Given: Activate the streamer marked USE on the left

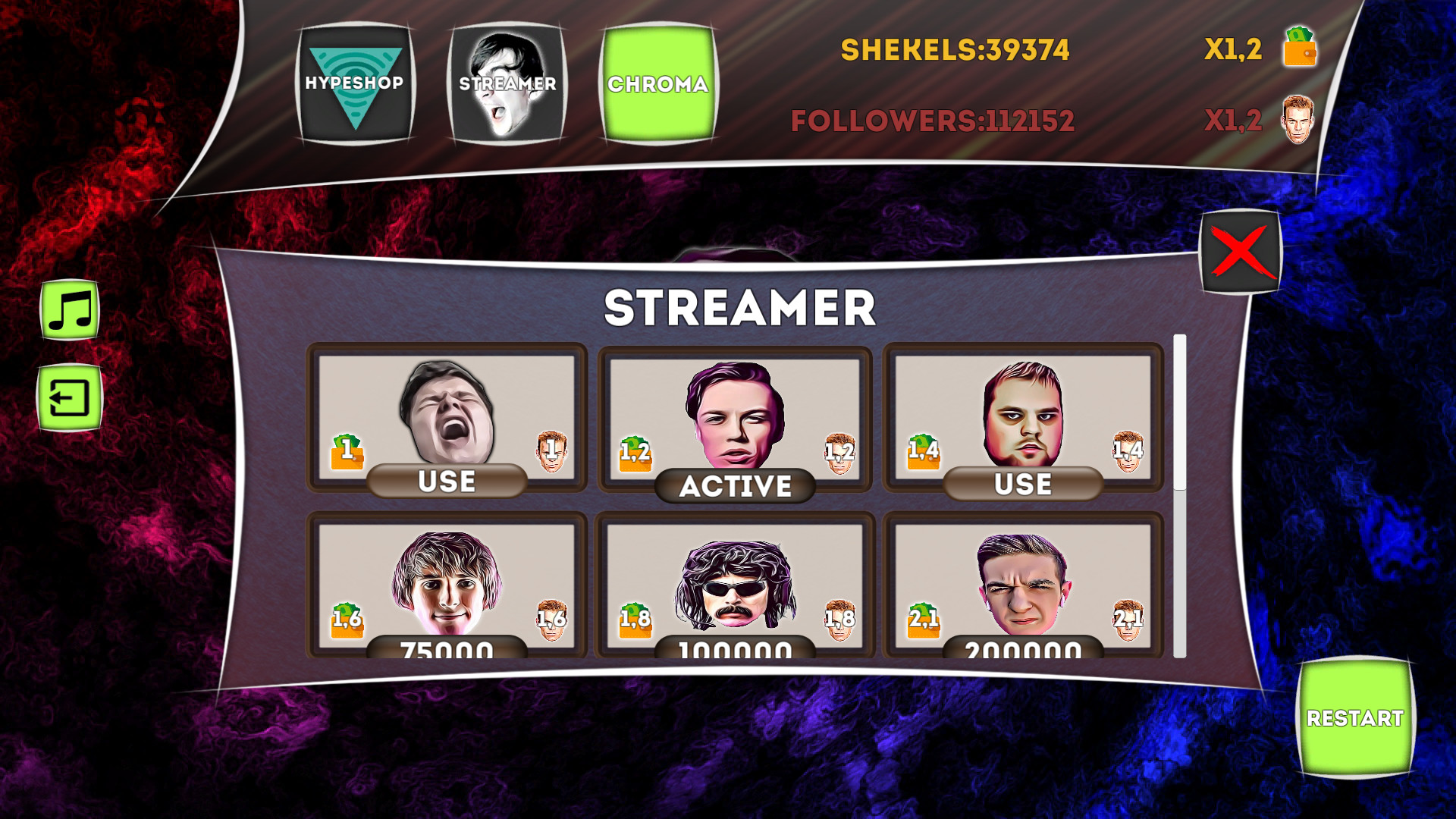Looking at the screenshot, I should click(x=446, y=480).
